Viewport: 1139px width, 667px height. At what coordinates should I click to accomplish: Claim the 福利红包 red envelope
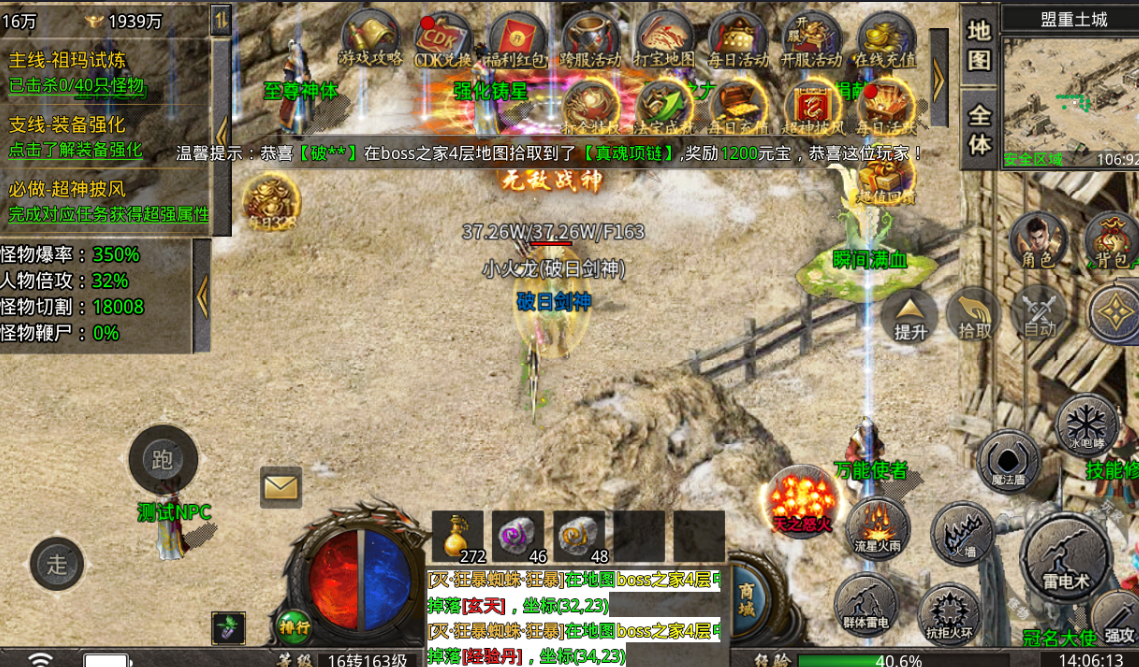[517, 40]
